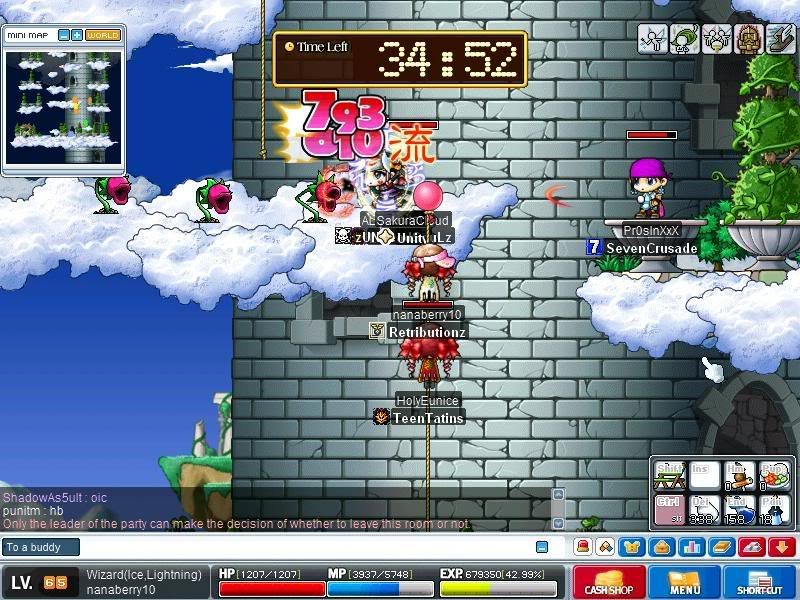
Task: Open the World map from the minimap
Action: click(x=102, y=35)
